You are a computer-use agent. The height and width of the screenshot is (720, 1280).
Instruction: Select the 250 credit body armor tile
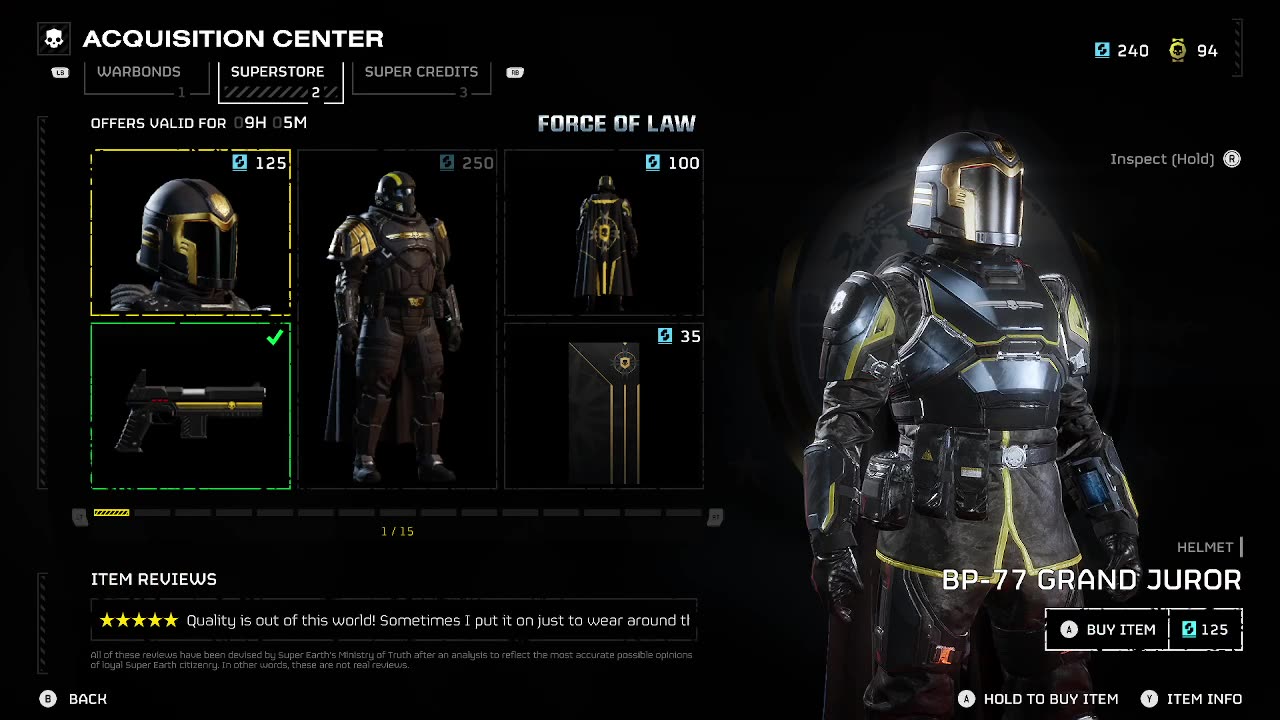pyautogui.click(x=397, y=320)
